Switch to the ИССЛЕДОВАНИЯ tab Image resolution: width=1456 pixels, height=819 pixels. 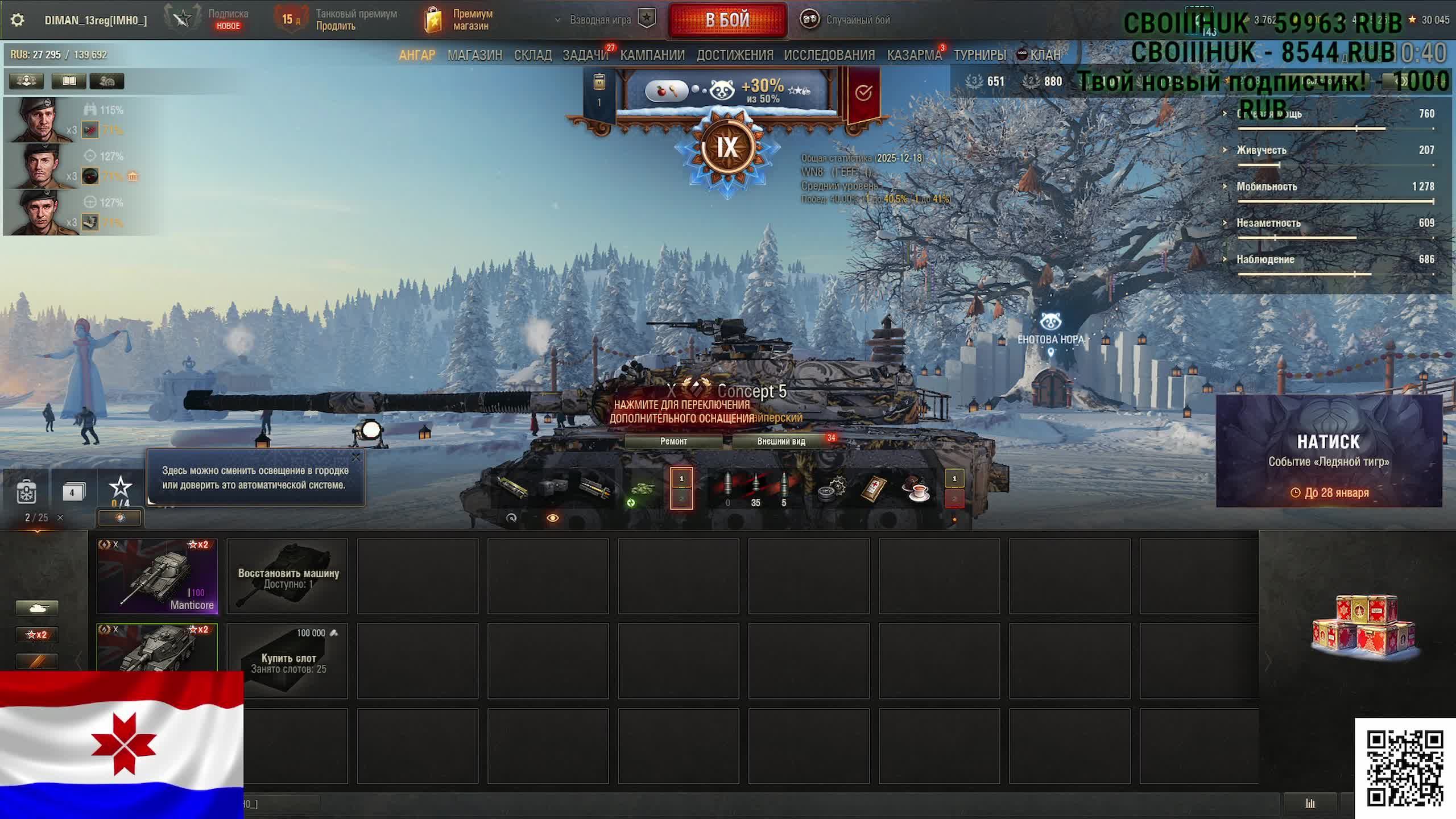tap(829, 55)
